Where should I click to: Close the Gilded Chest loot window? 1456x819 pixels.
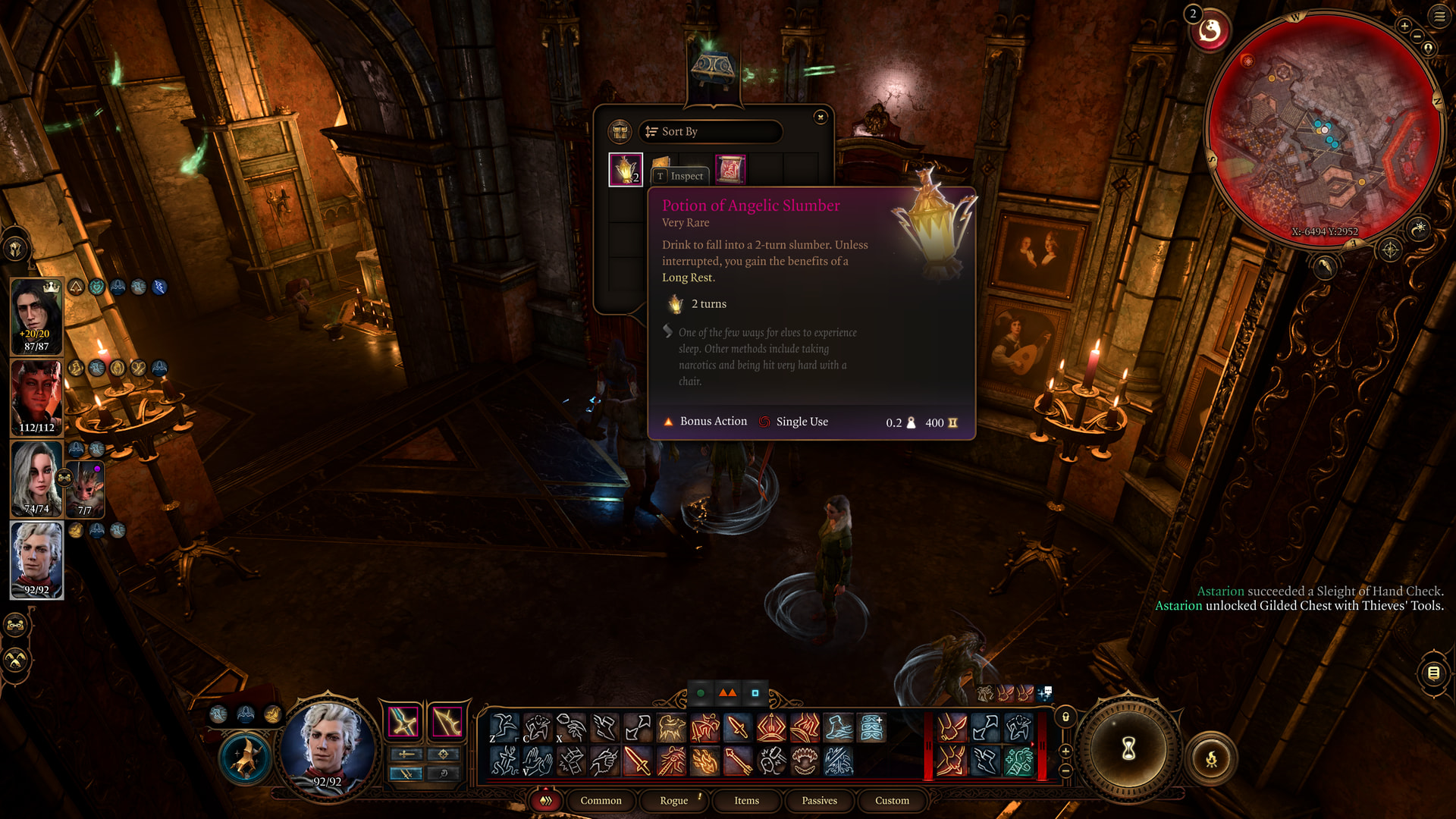pyautogui.click(x=820, y=117)
